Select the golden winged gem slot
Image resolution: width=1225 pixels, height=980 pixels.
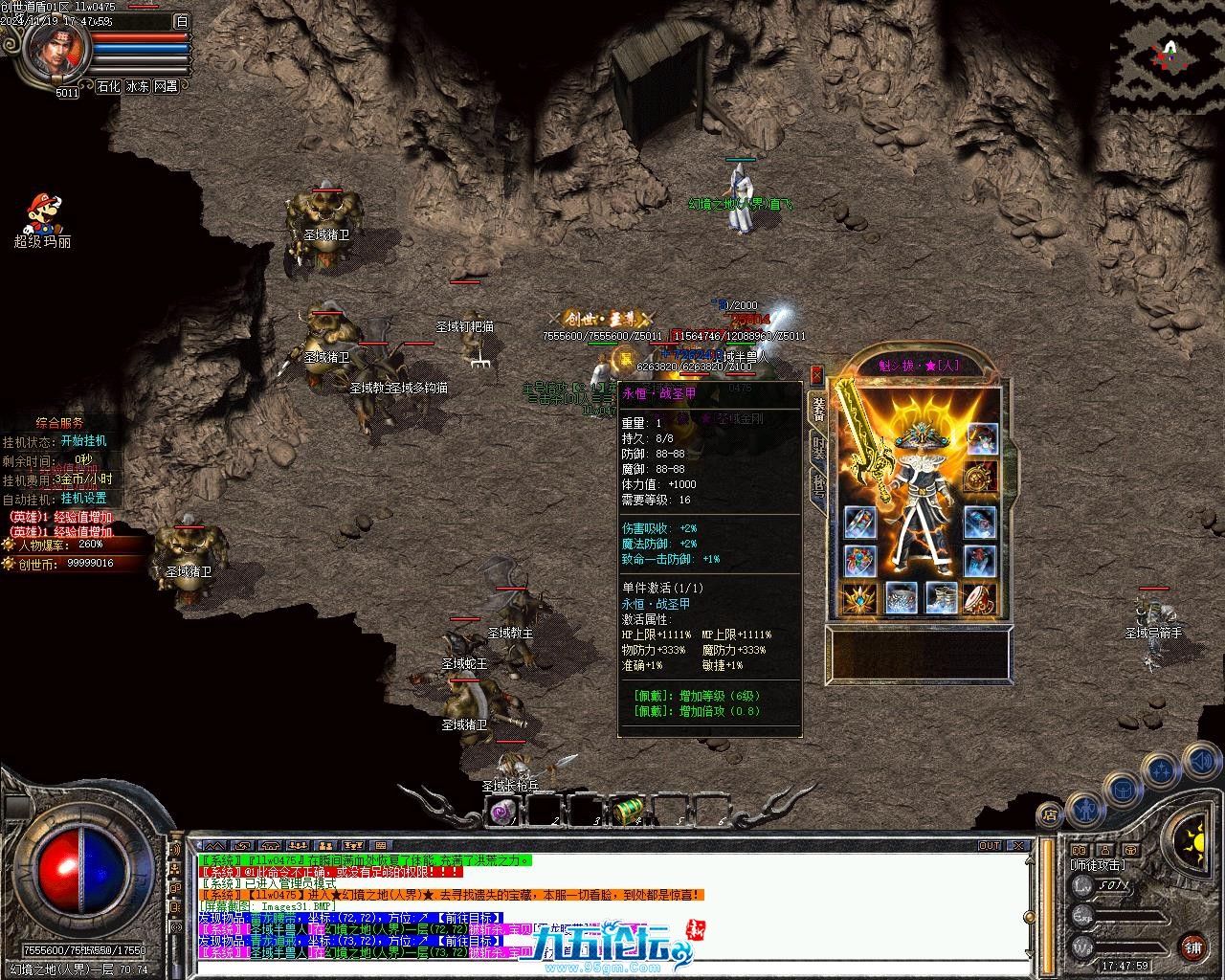tap(859, 599)
